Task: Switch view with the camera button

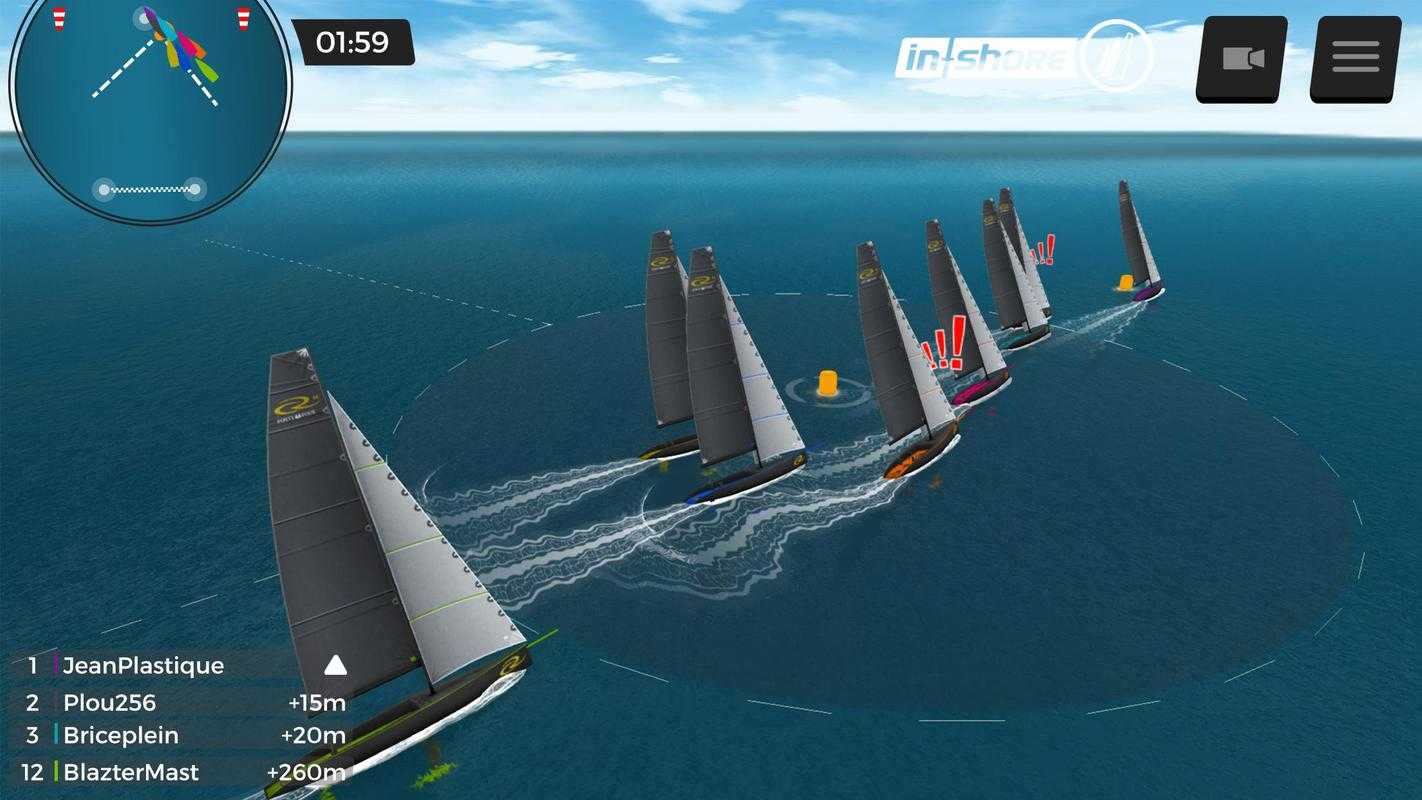Action: (x=1242, y=58)
